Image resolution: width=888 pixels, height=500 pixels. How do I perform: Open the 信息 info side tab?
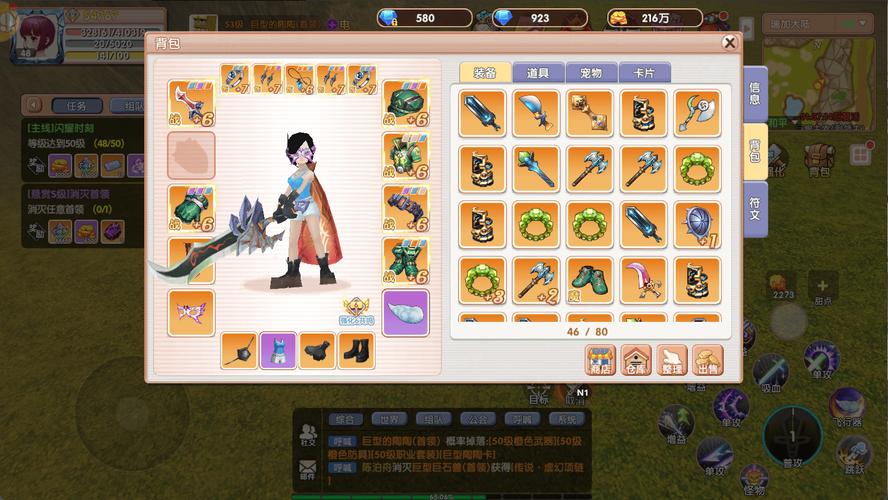tap(754, 93)
